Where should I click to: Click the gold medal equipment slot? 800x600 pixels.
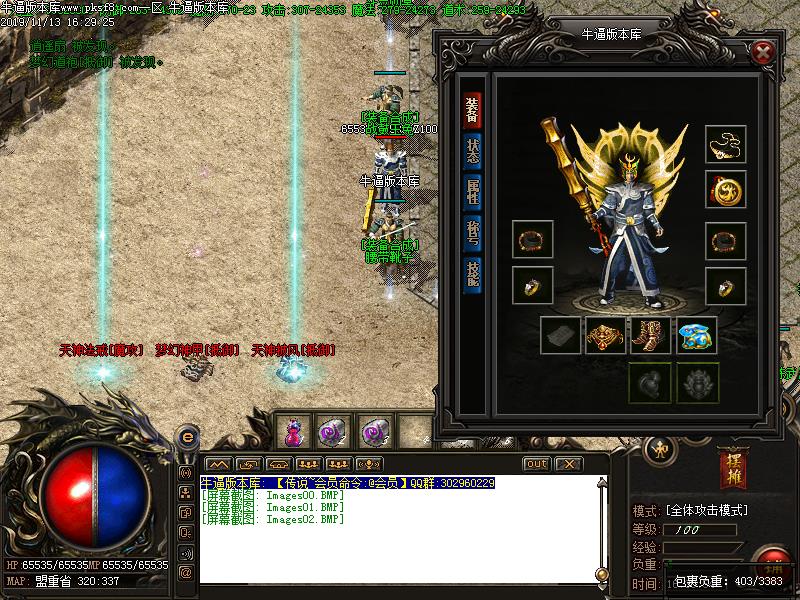724,189
